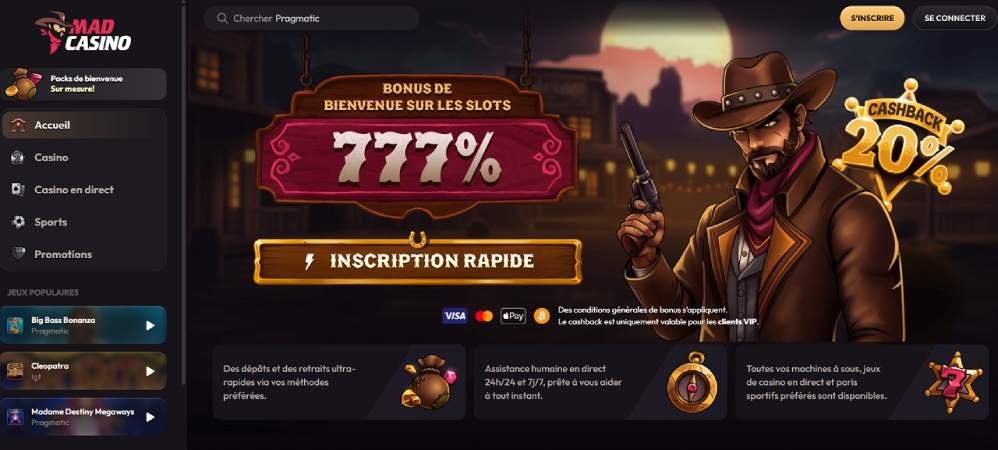Click the INSCRIPTION RAPIDE button
998x450 pixels.
point(417,262)
